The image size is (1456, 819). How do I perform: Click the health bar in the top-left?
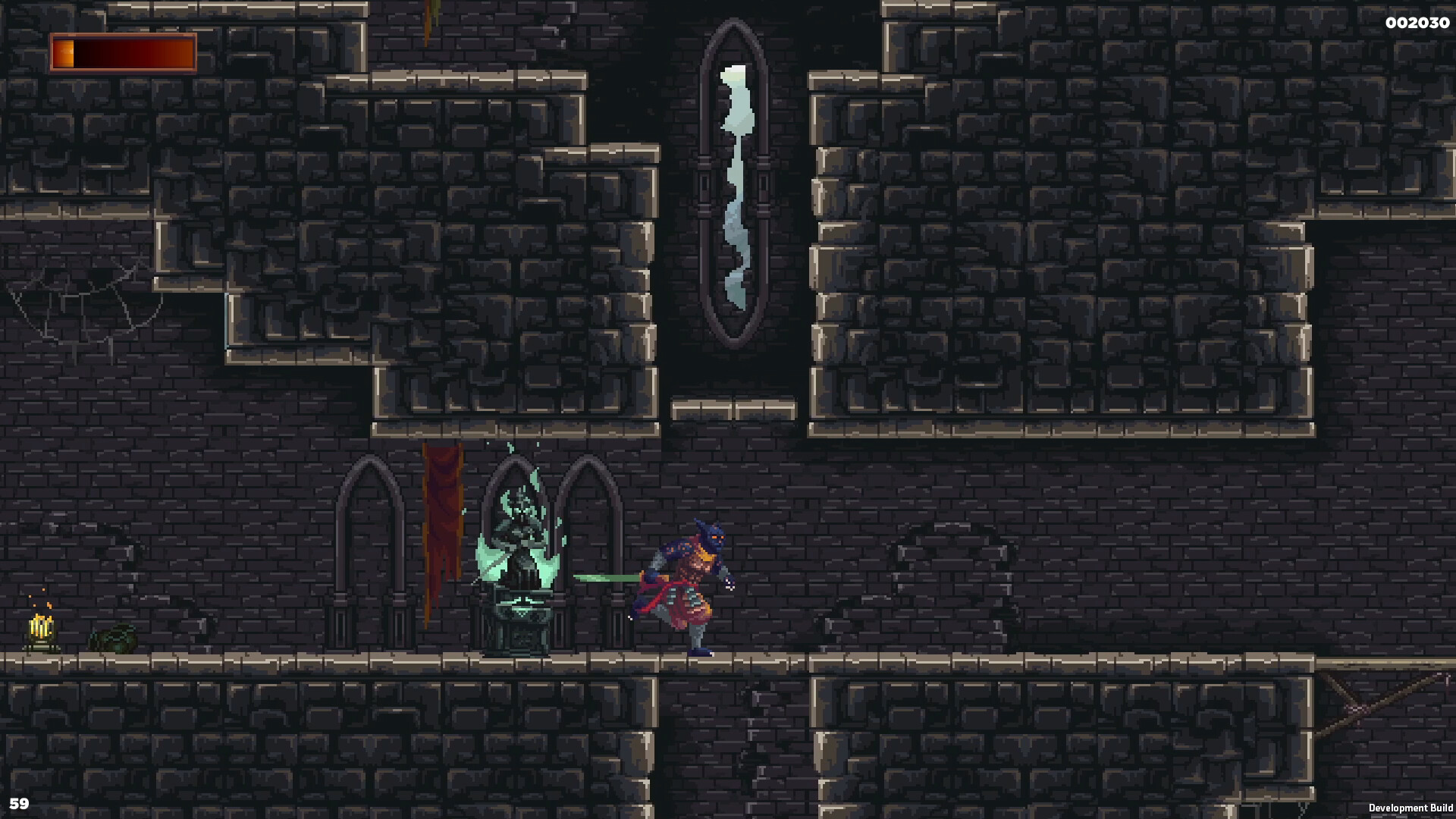[x=121, y=51]
